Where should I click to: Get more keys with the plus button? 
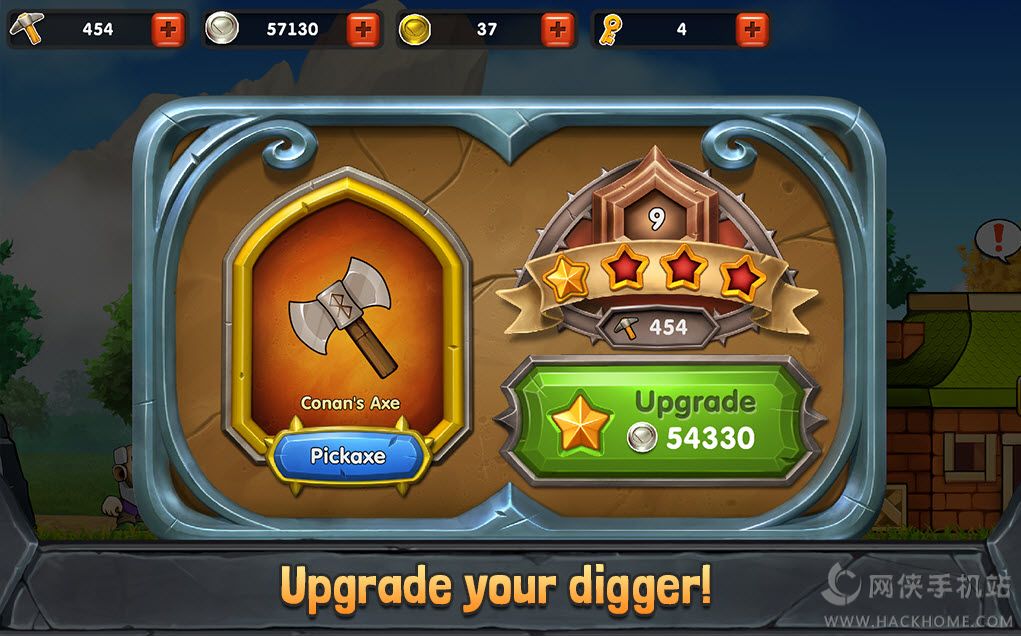[x=752, y=30]
